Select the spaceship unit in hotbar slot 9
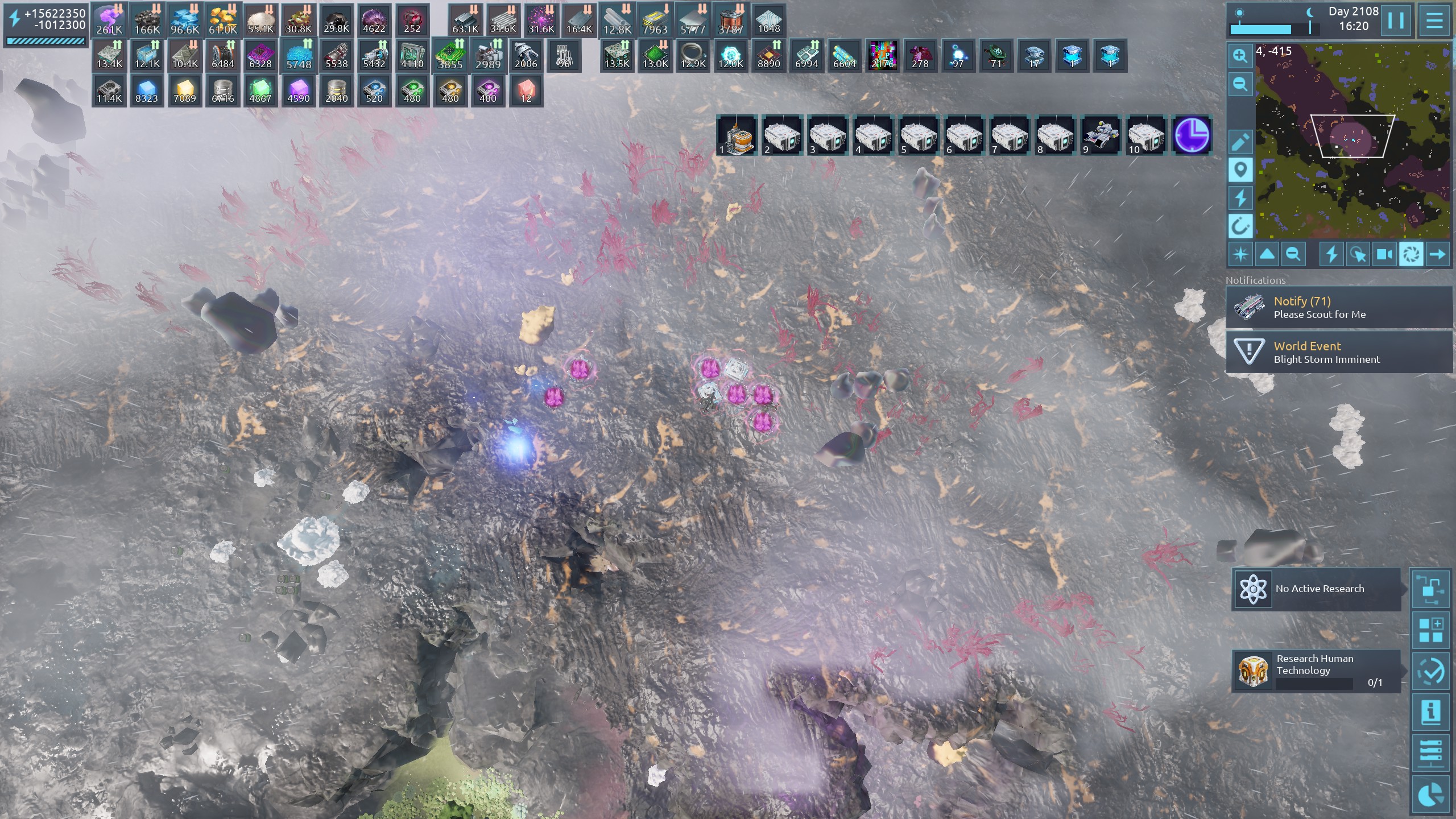The width and height of the screenshot is (1456, 819). tap(1101, 136)
